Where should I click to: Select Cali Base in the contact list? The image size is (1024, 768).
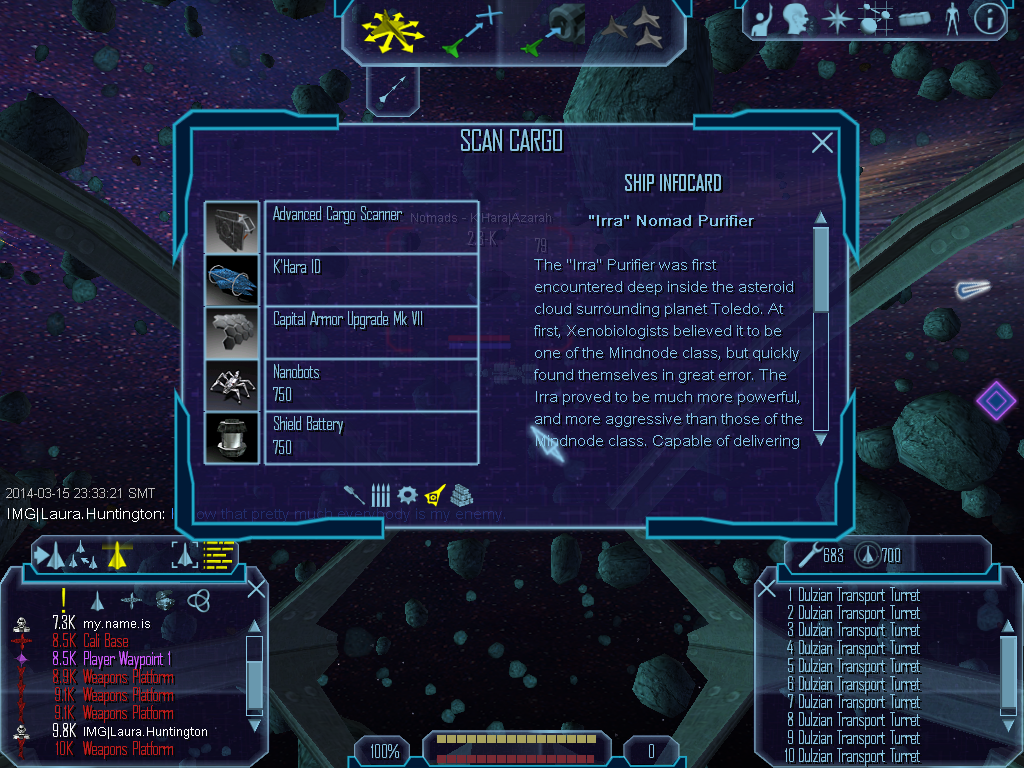pyautogui.click(x=105, y=641)
